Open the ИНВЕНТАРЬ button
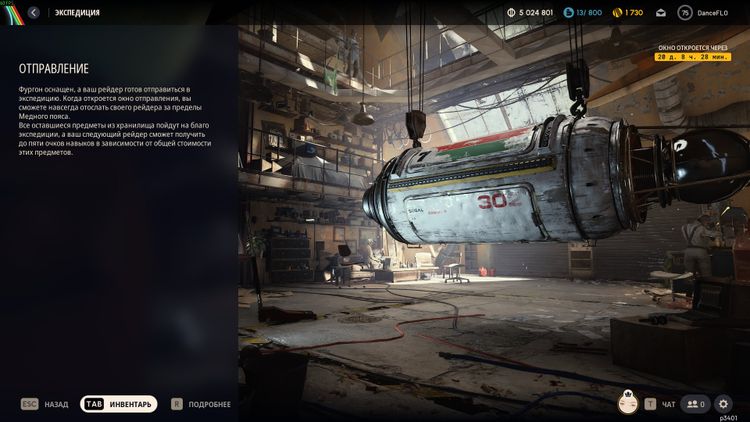The height and width of the screenshot is (422, 750). (x=119, y=404)
